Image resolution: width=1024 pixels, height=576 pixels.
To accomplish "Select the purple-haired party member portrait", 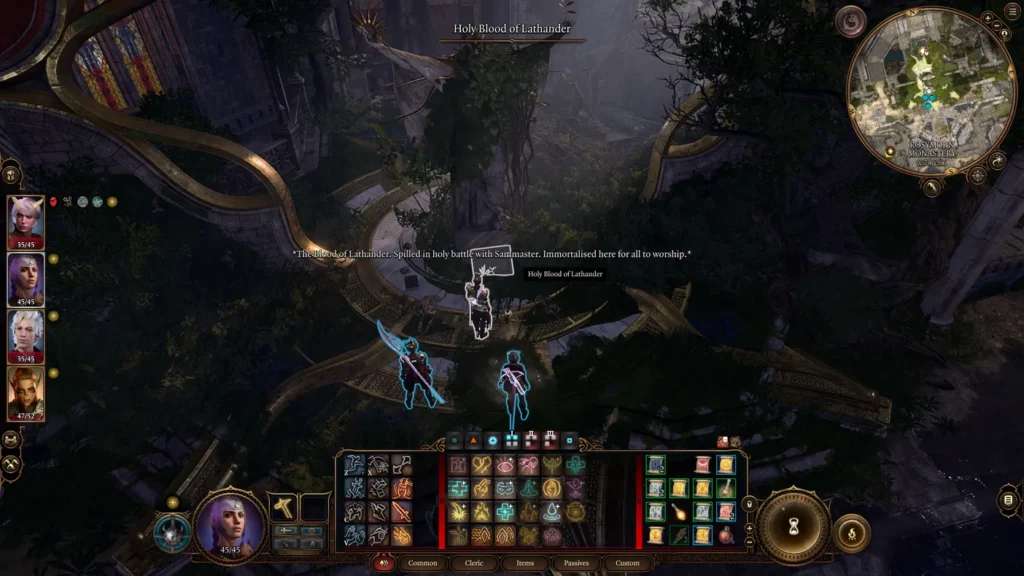I will pyautogui.click(x=26, y=279).
